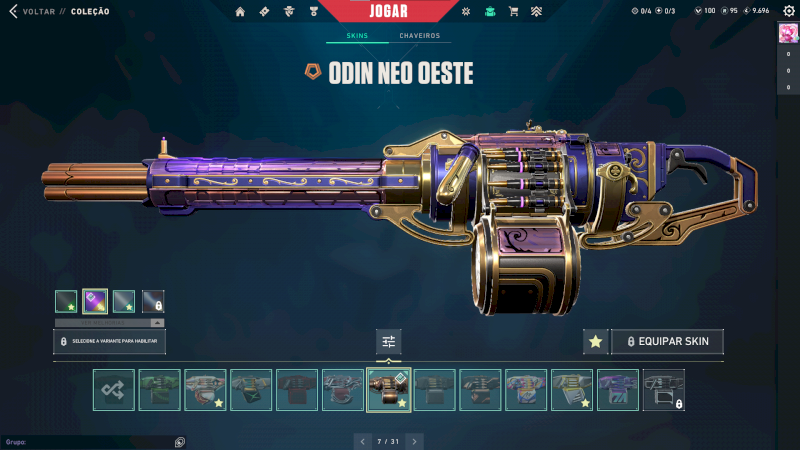Select the Skins tab
The width and height of the screenshot is (800, 450).
(x=357, y=36)
